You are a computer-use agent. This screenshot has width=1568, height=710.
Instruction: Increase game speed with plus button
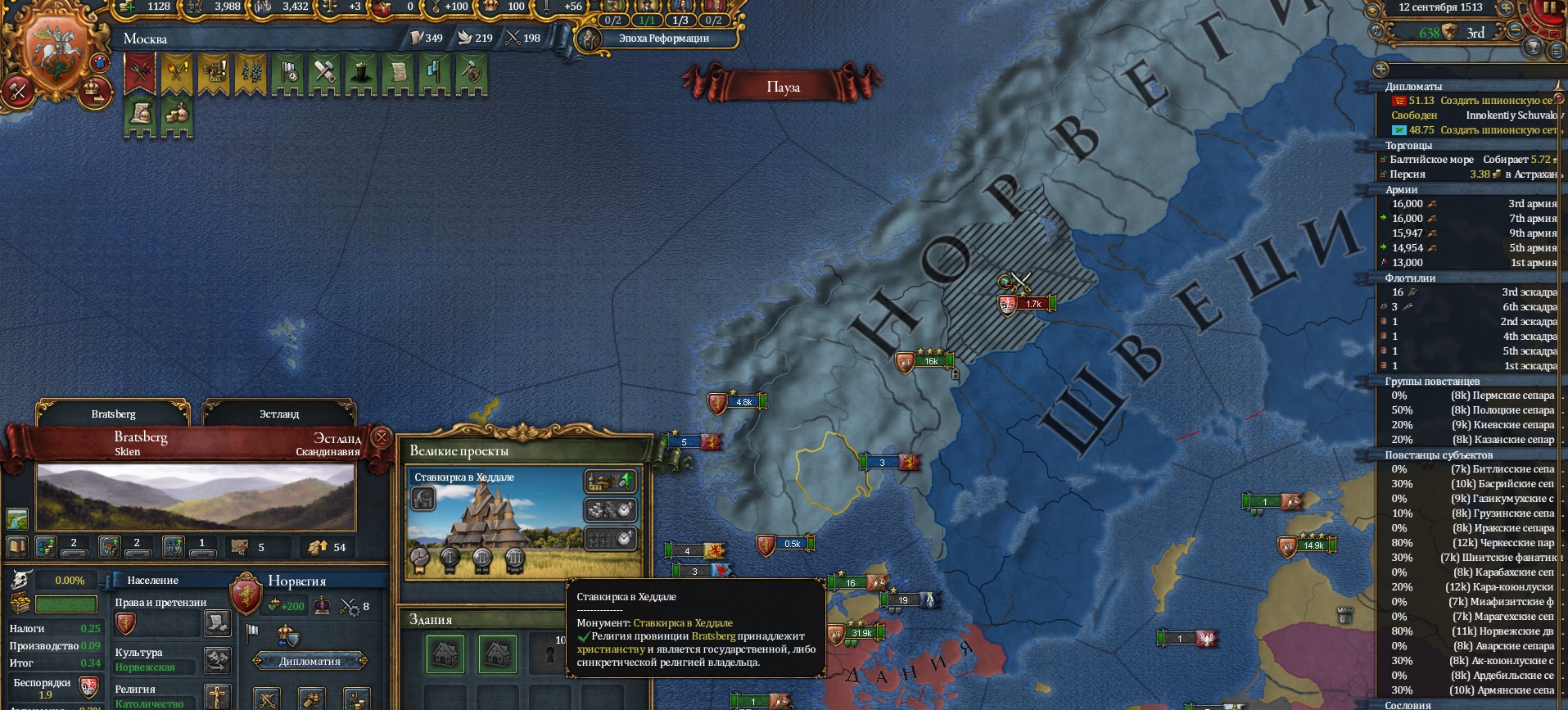coord(1505,9)
